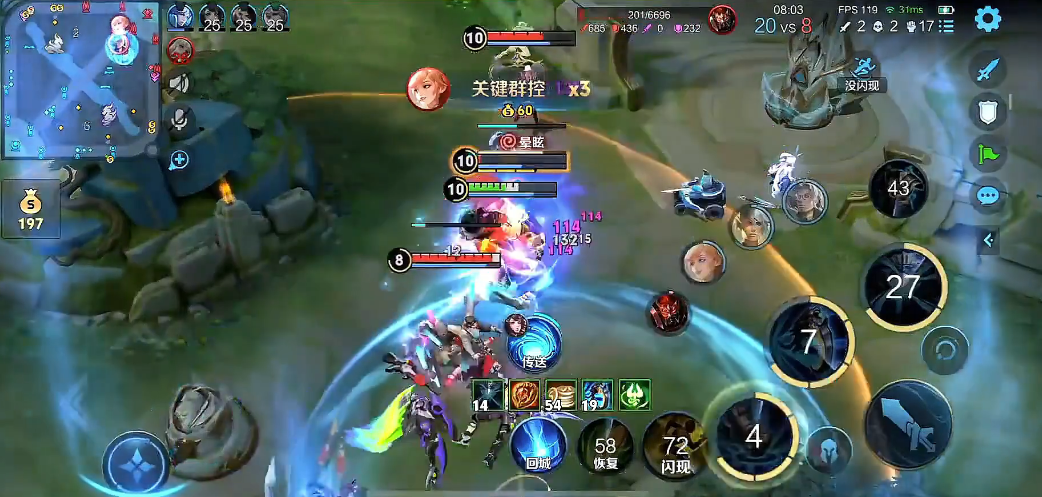Activate the 回城 recall button
The width and height of the screenshot is (1042, 497).
click(x=540, y=445)
